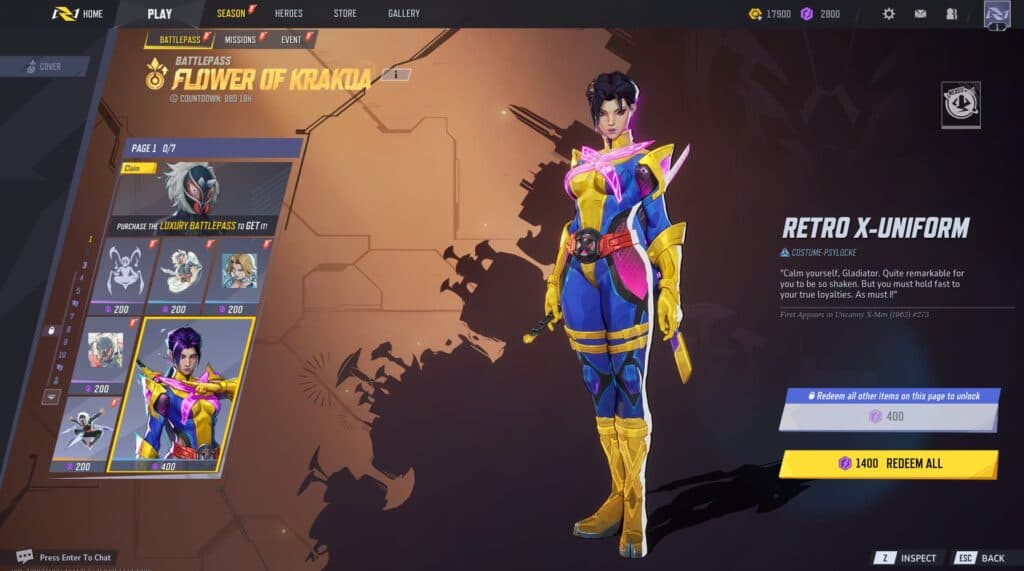
Task: Open the Heroes menu
Action: coord(288,14)
